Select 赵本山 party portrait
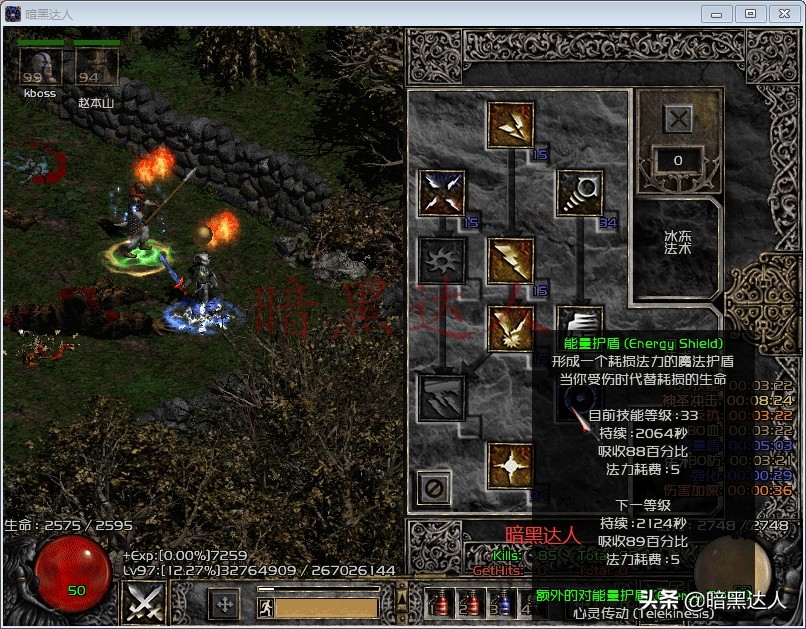This screenshot has height=629, width=806. coord(97,66)
